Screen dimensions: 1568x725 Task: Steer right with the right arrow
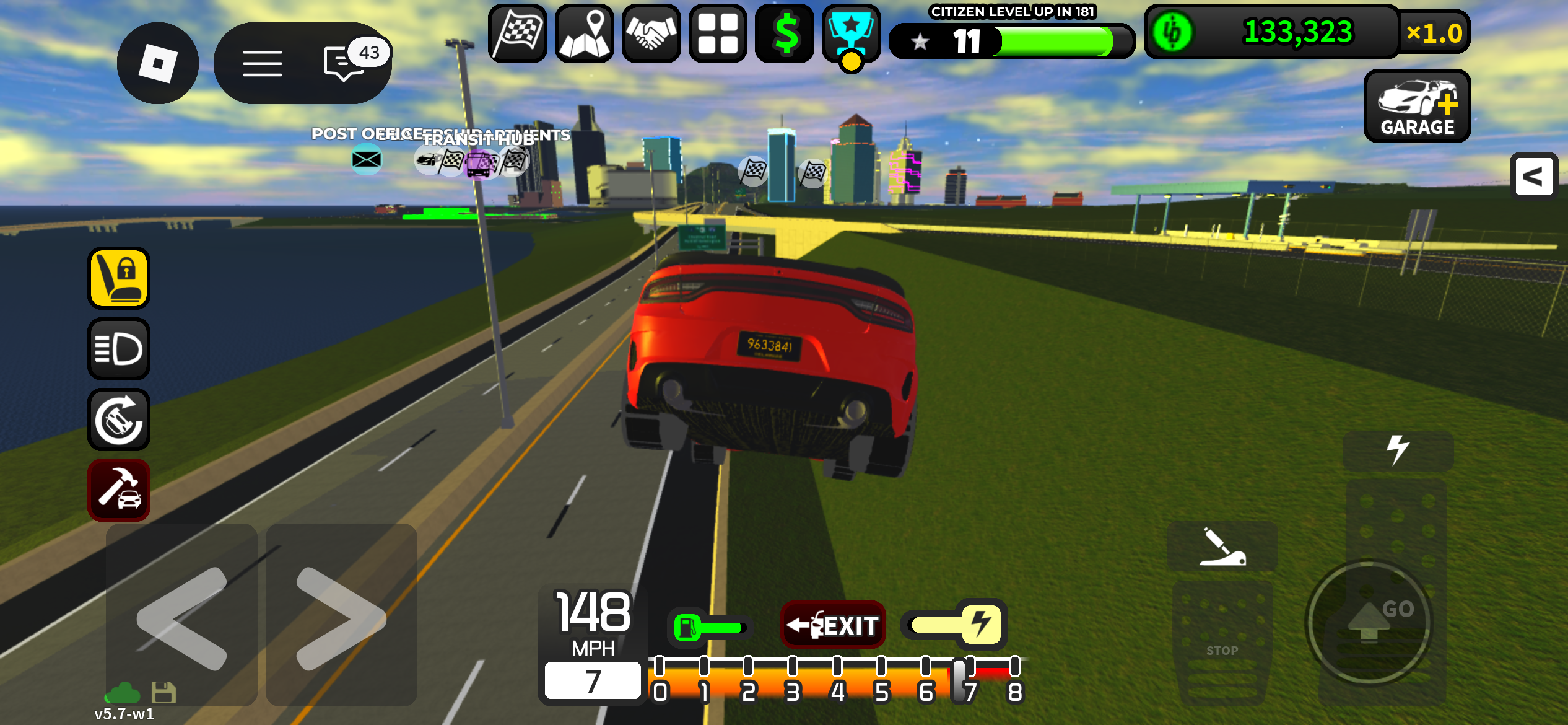[341, 617]
